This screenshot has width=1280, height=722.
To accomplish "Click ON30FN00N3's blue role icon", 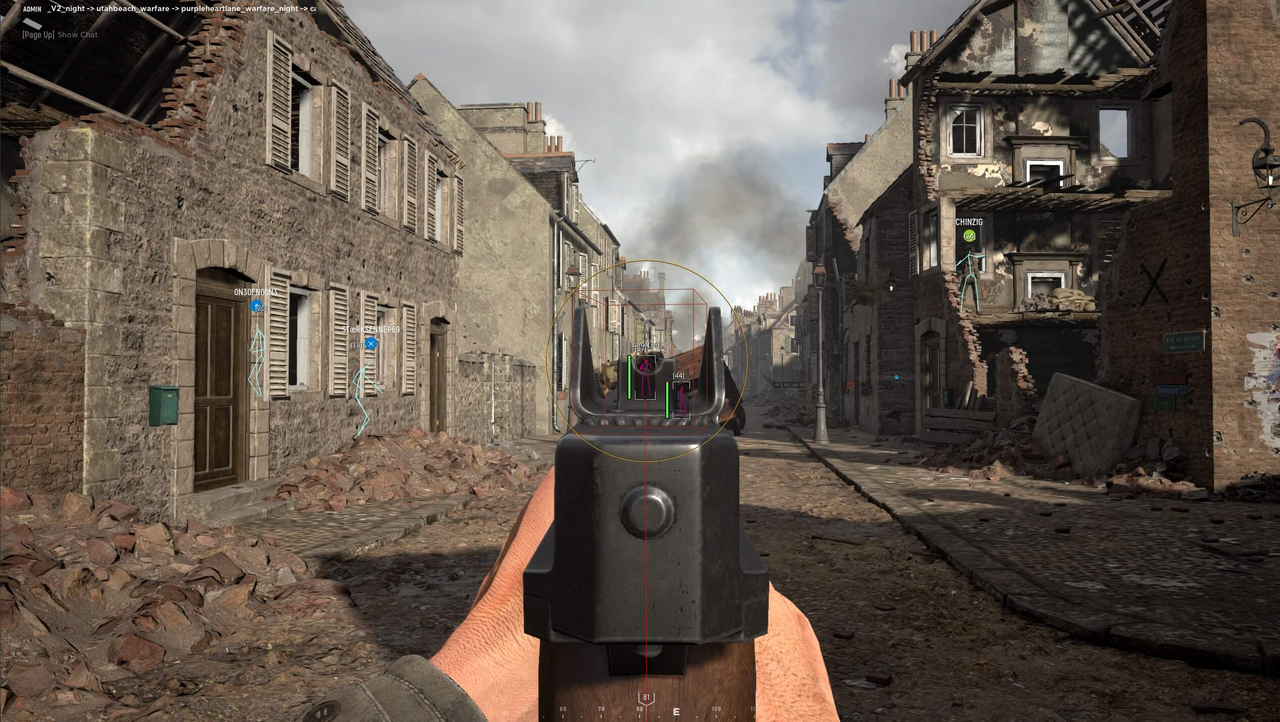I will [256, 306].
